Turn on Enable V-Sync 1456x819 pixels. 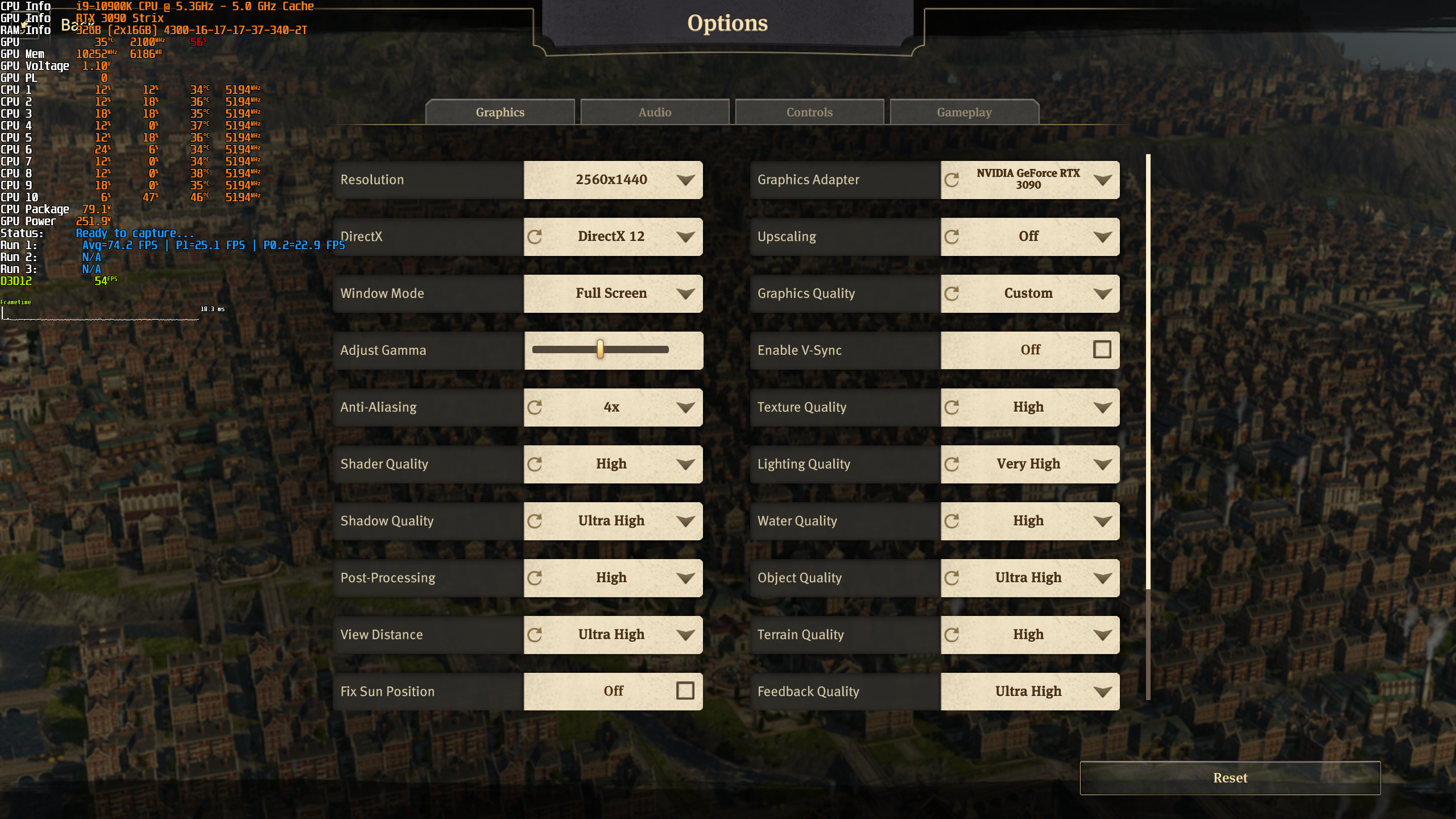[x=1102, y=350]
